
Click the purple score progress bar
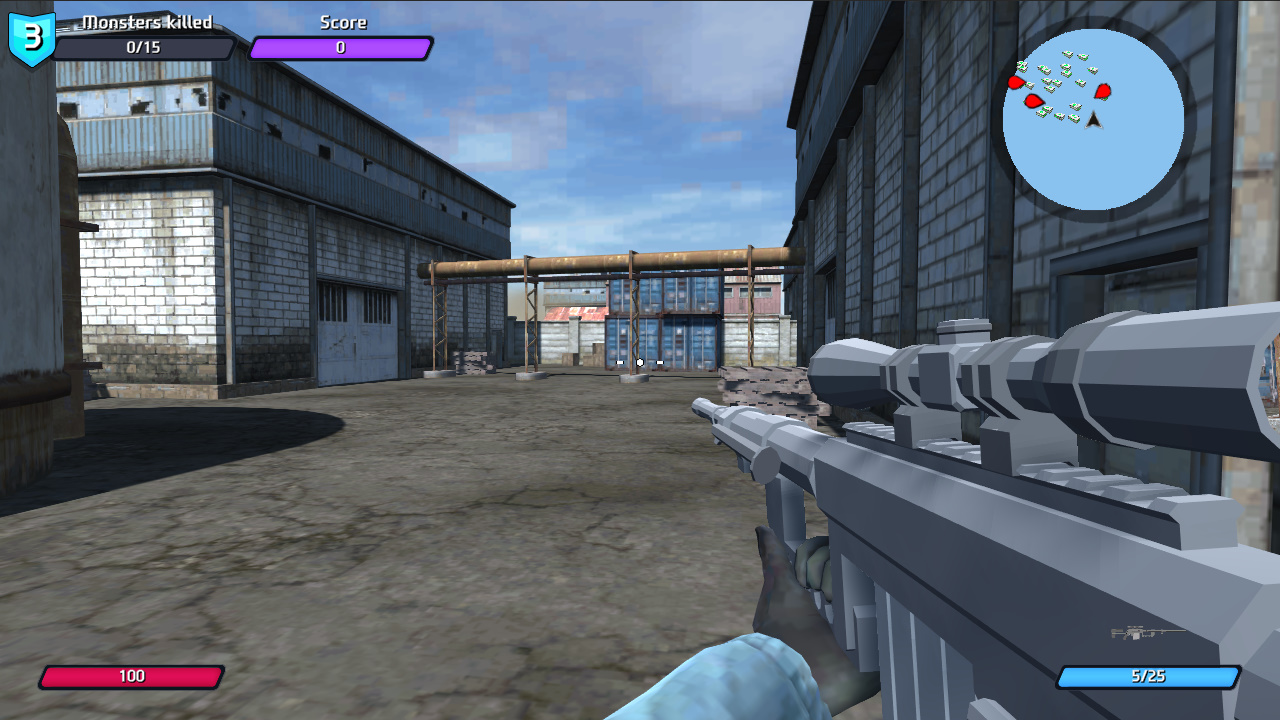tap(341, 47)
